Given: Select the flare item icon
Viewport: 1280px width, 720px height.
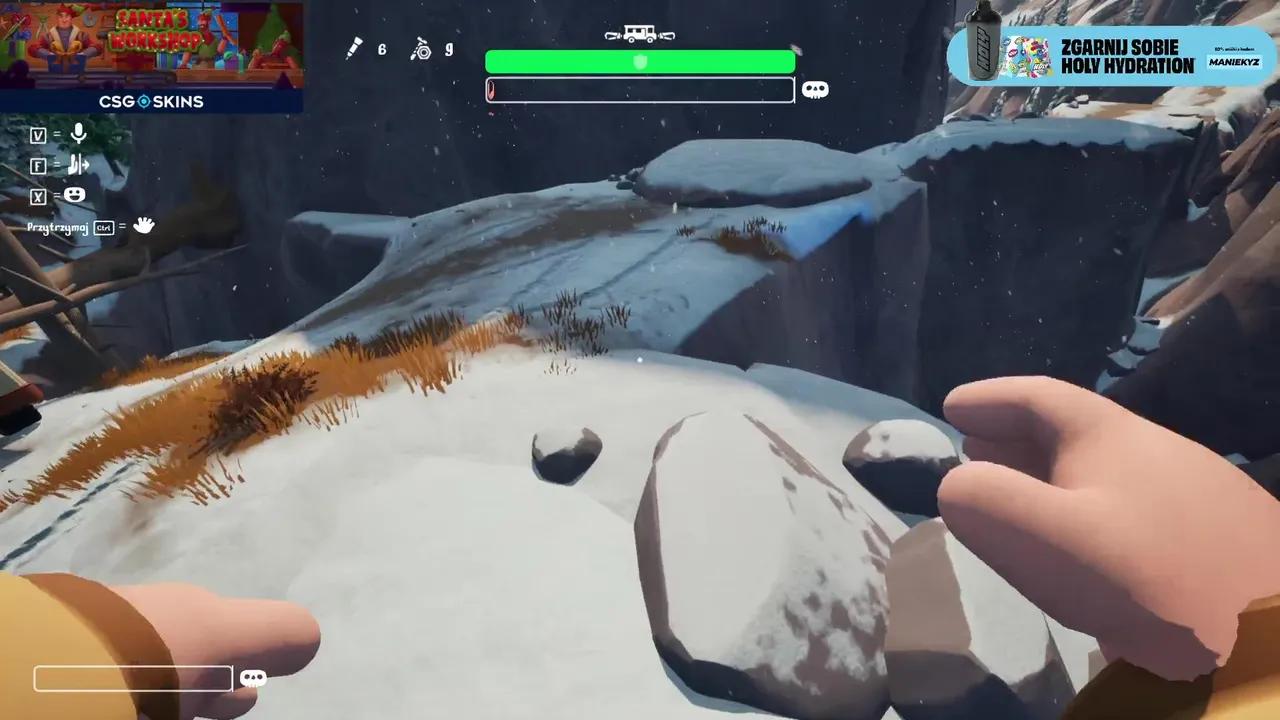Looking at the screenshot, I should click(354, 48).
